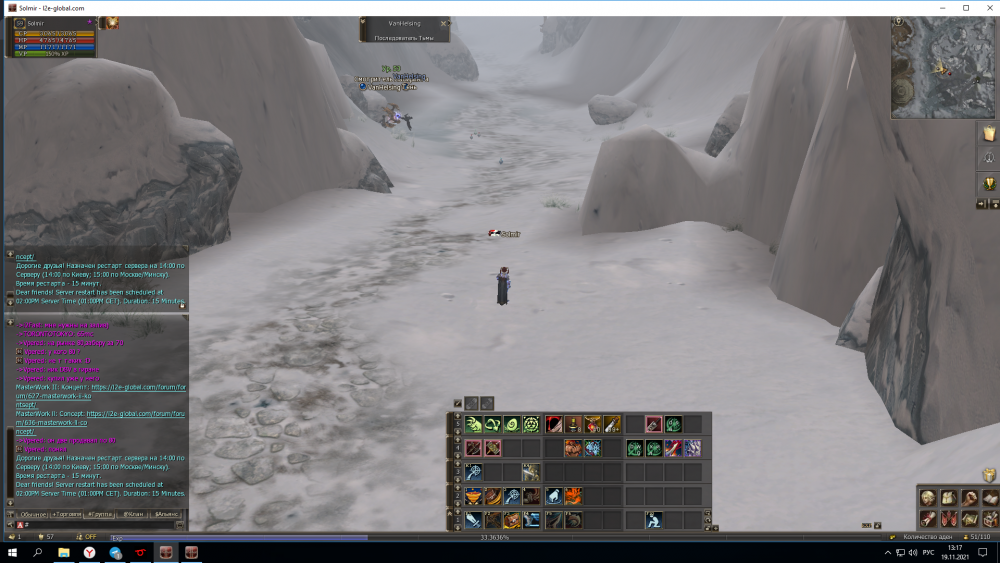Close the VanHelsing target window
The width and height of the screenshot is (1000, 563).
pyautogui.click(x=445, y=22)
